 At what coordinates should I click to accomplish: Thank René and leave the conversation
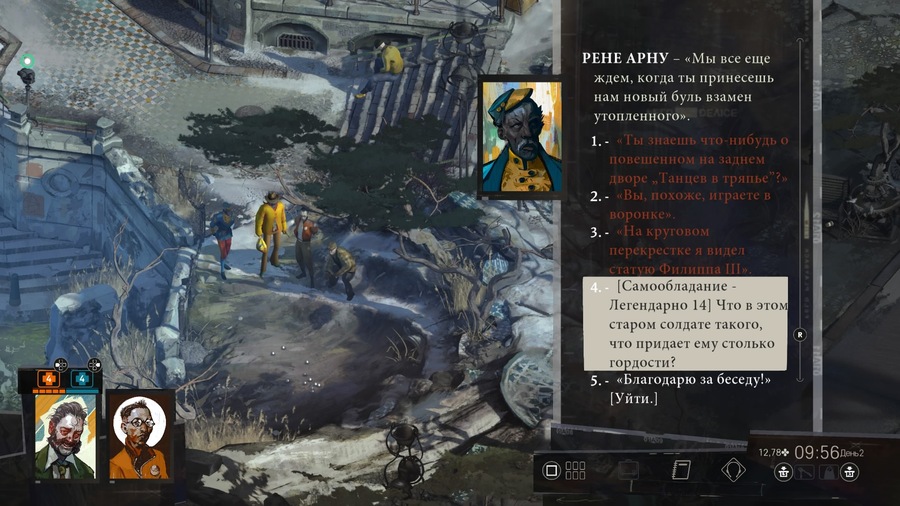point(682,389)
